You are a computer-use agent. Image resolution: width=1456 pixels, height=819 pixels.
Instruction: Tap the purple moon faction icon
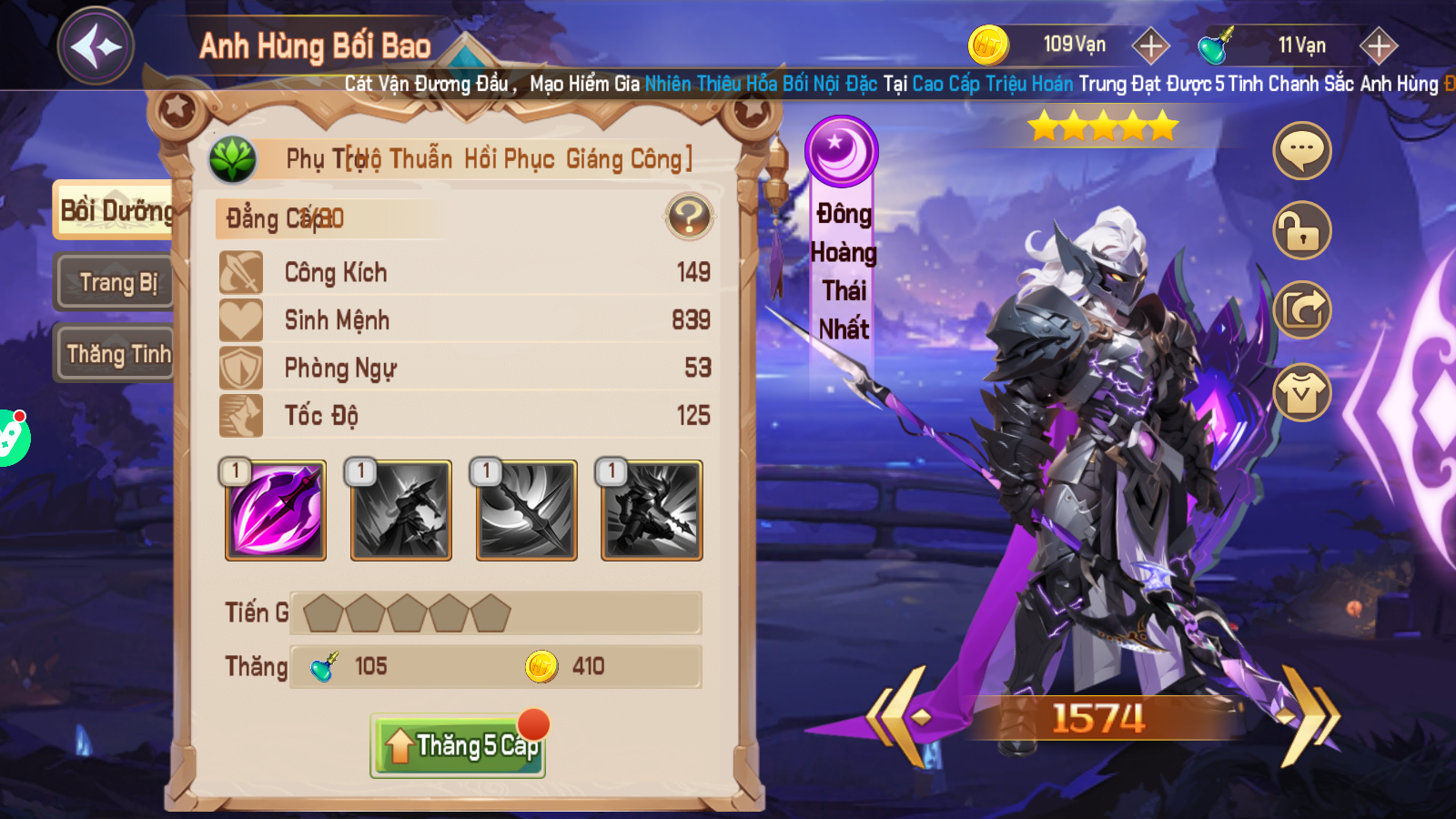click(841, 151)
